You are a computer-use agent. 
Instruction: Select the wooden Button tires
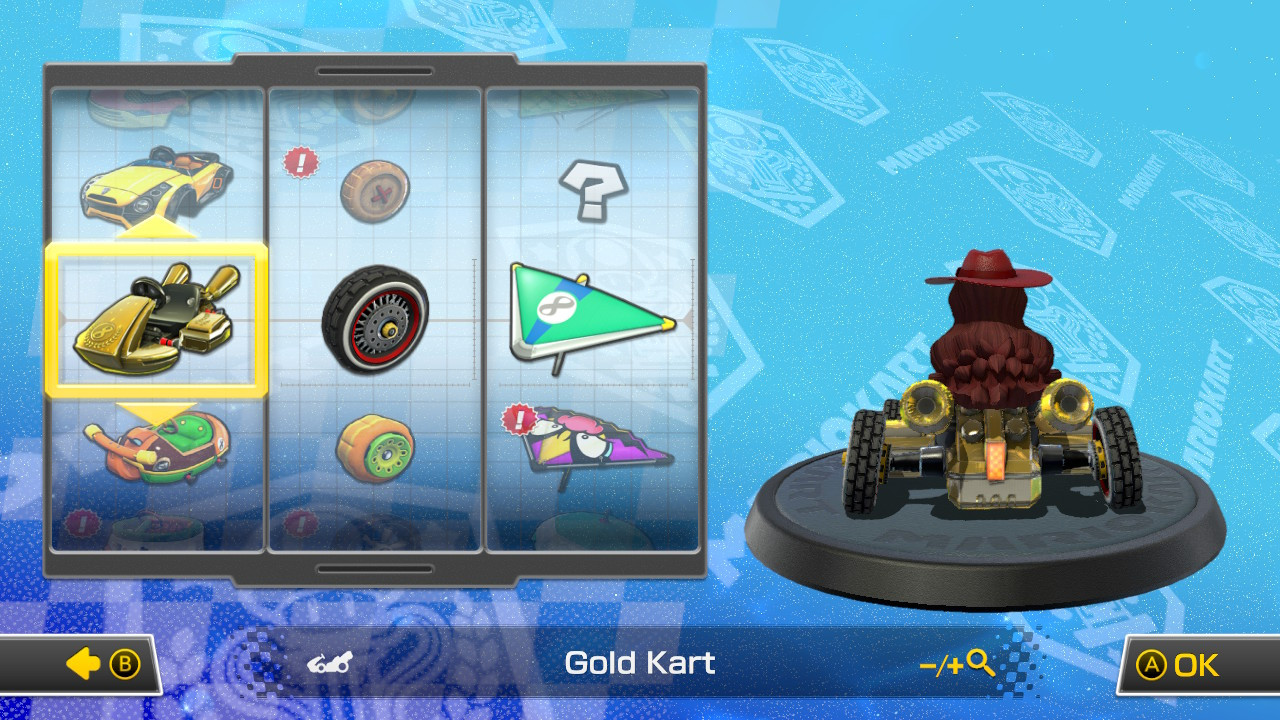tap(376, 190)
